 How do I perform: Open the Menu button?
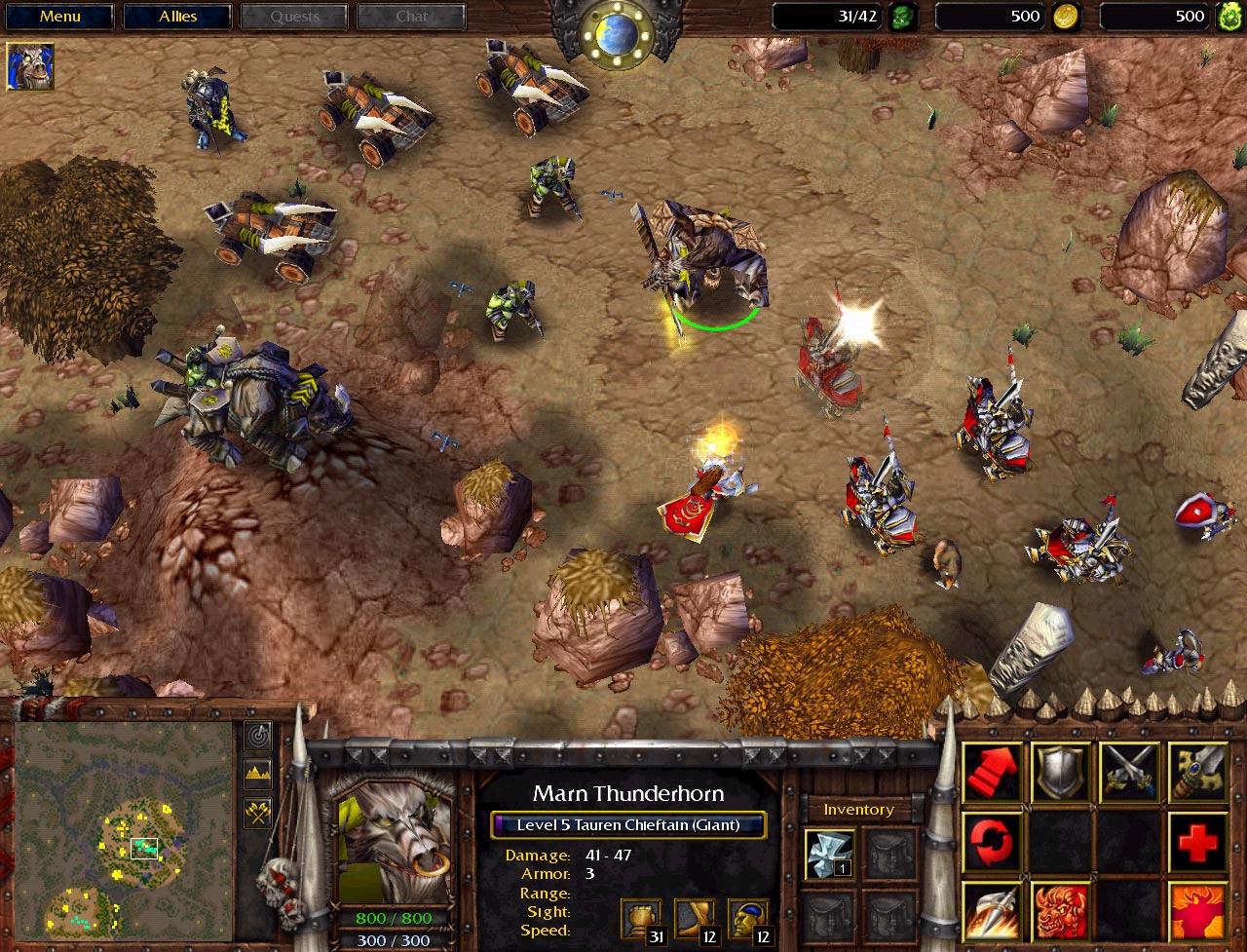coord(60,17)
